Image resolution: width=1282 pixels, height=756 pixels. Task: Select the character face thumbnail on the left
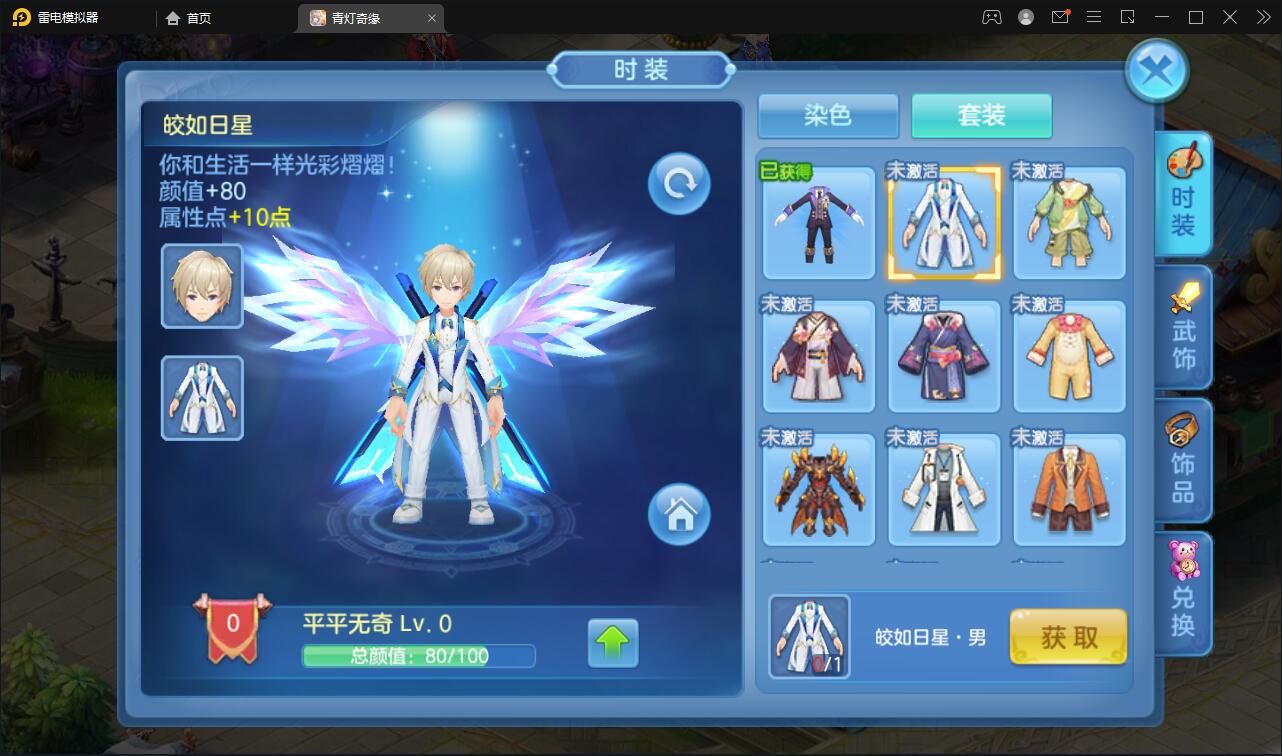(x=201, y=287)
